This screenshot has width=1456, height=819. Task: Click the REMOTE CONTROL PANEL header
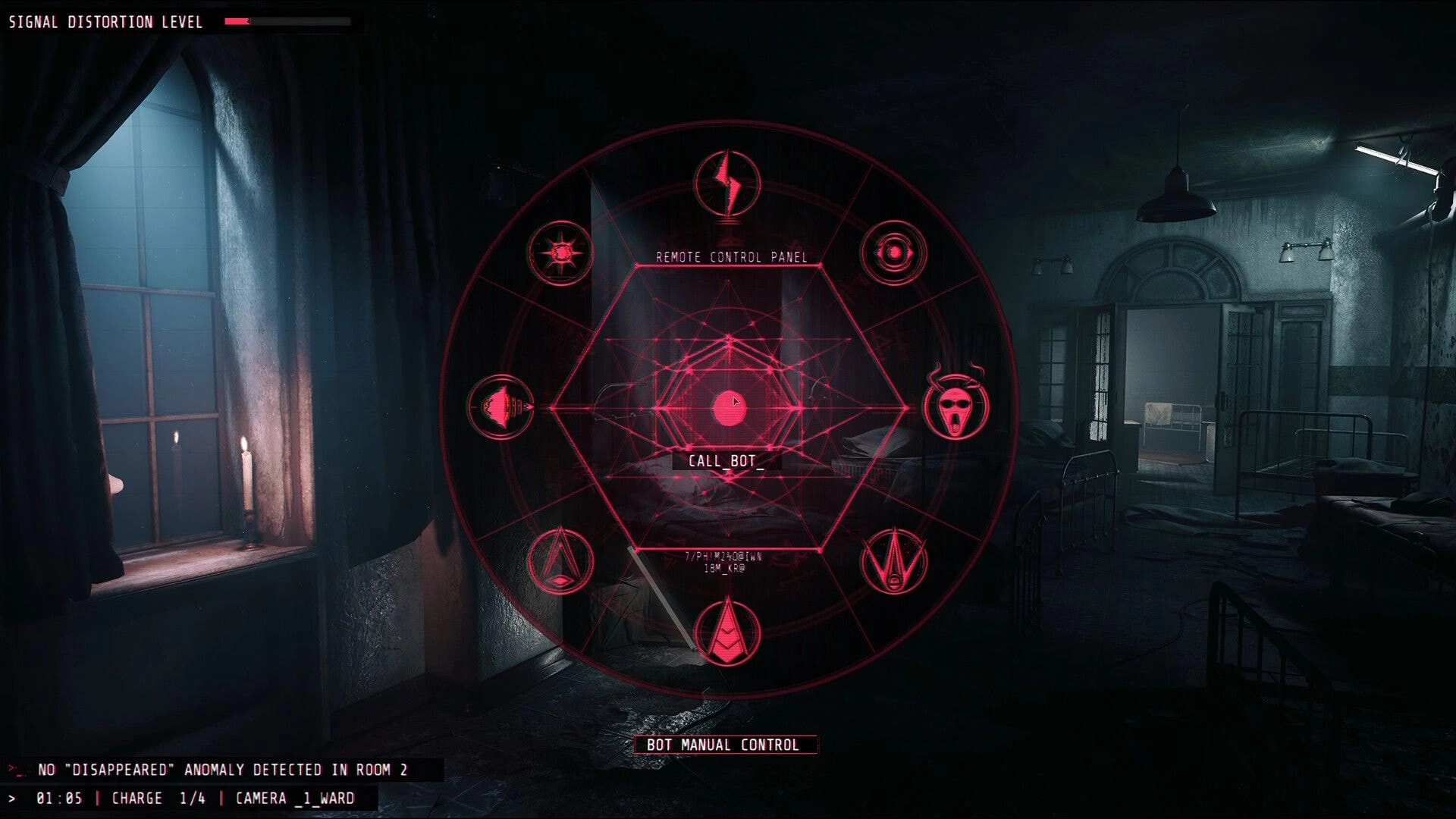coord(733,256)
